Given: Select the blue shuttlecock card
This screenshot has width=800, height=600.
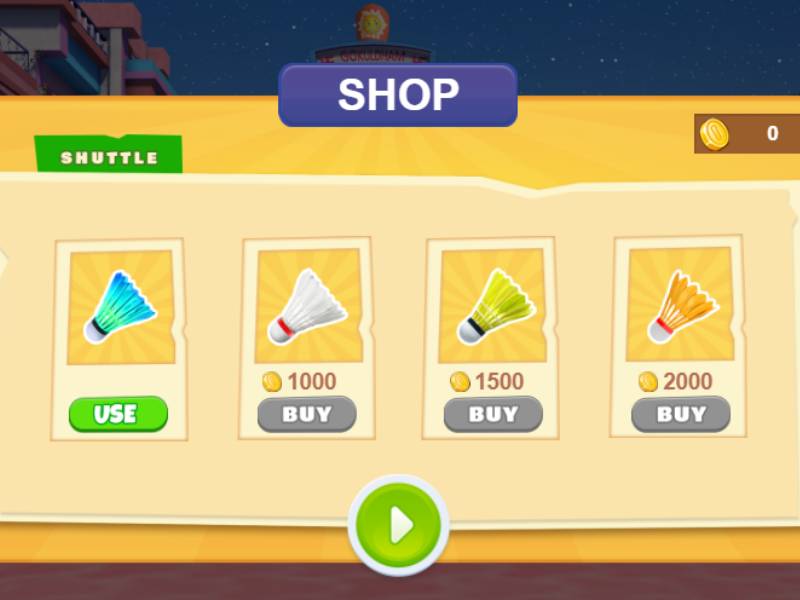Looking at the screenshot, I should coord(120,307).
